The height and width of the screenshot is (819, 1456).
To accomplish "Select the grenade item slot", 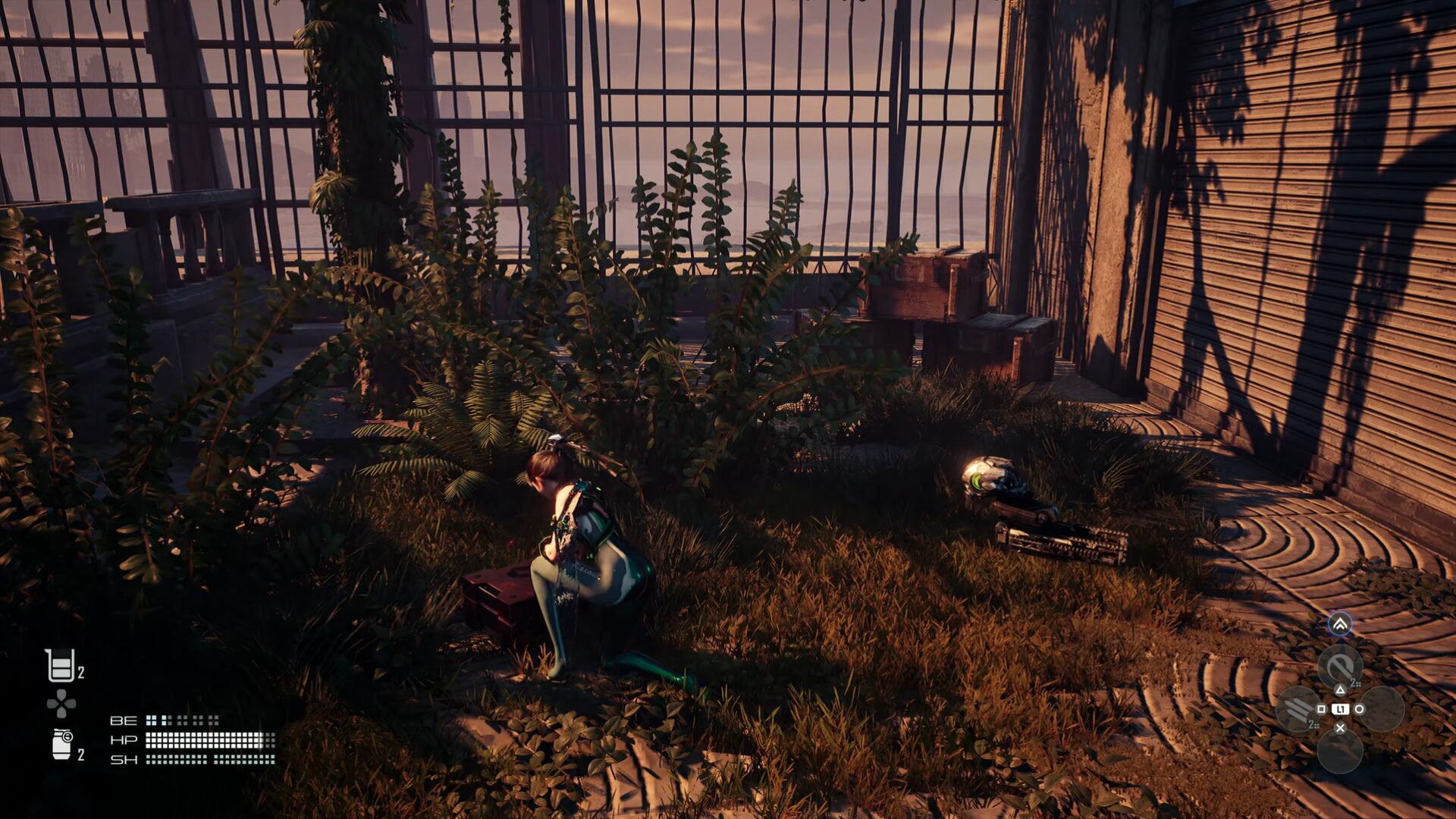I will point(63,744).
